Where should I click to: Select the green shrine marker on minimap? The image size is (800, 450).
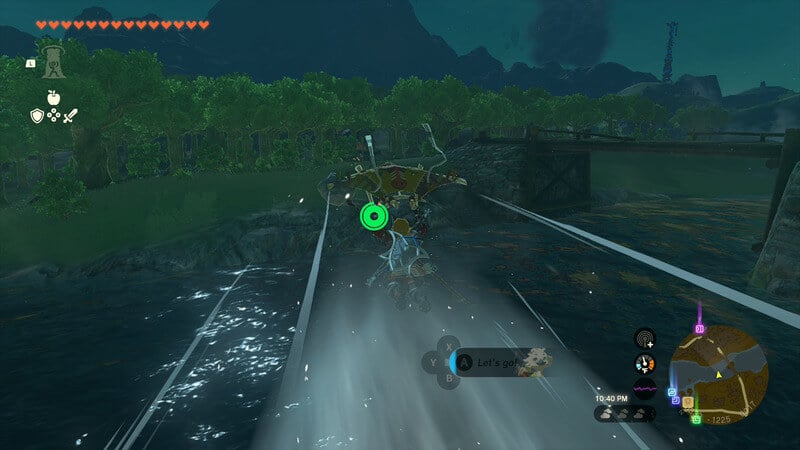[696, 418]
